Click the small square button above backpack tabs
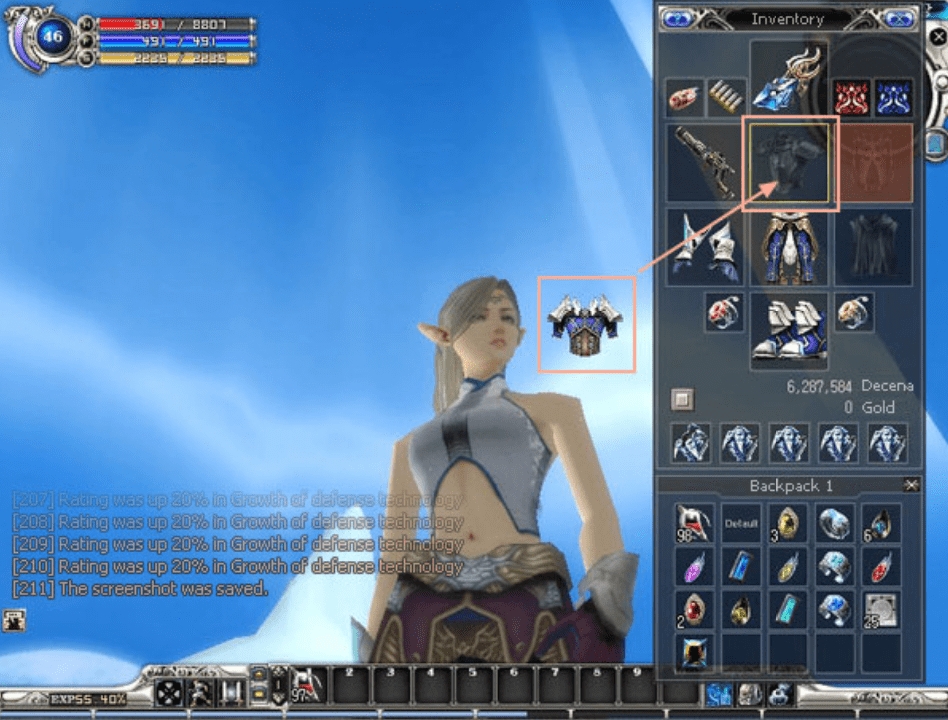This screenshot has width=948, height=720. pyautogui.click(x=682, y=400)
